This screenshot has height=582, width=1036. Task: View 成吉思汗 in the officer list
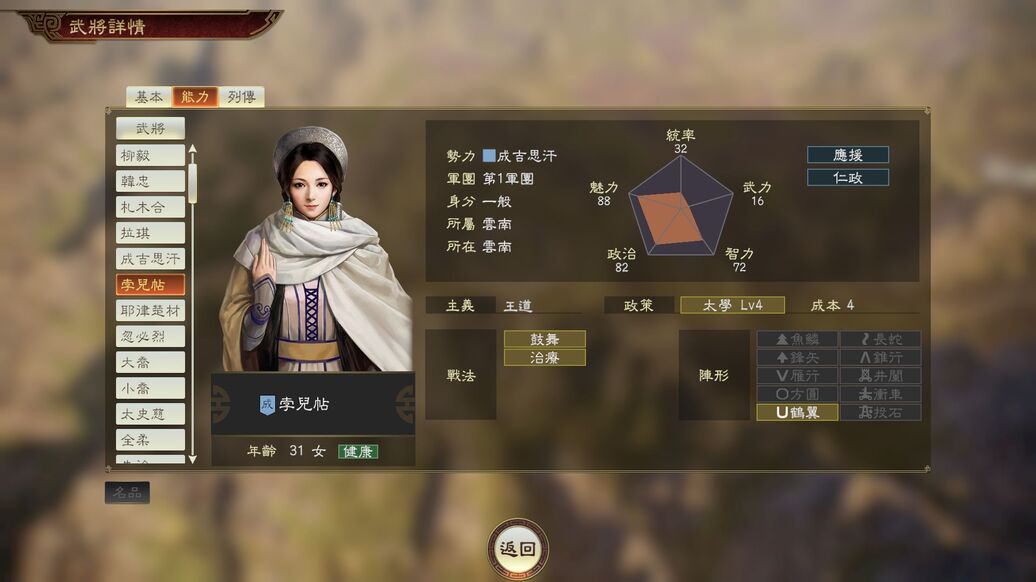(x=150, y=259)
